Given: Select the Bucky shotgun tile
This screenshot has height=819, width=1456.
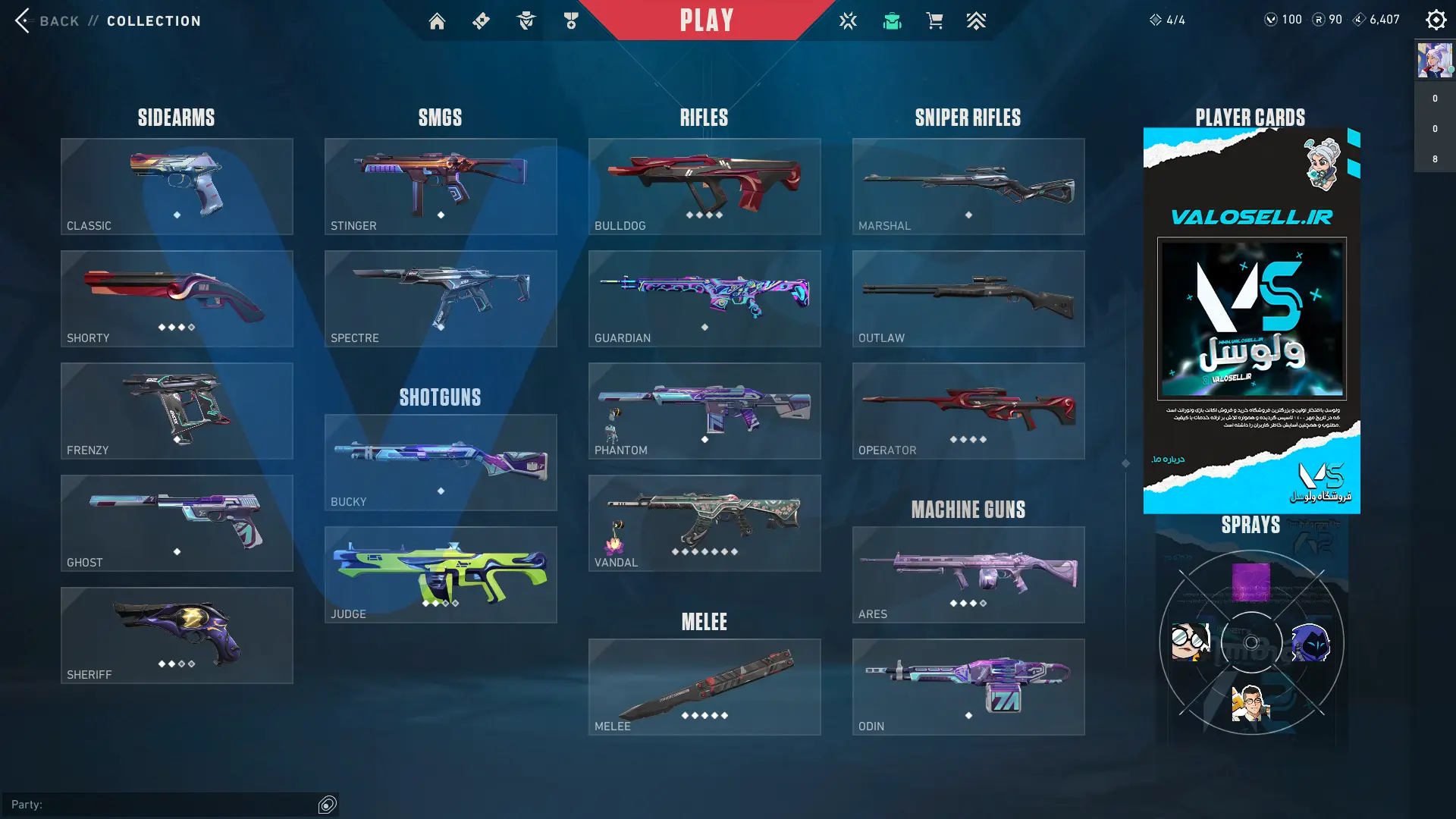Looking at the screenshot, I should tap(441, 463).
